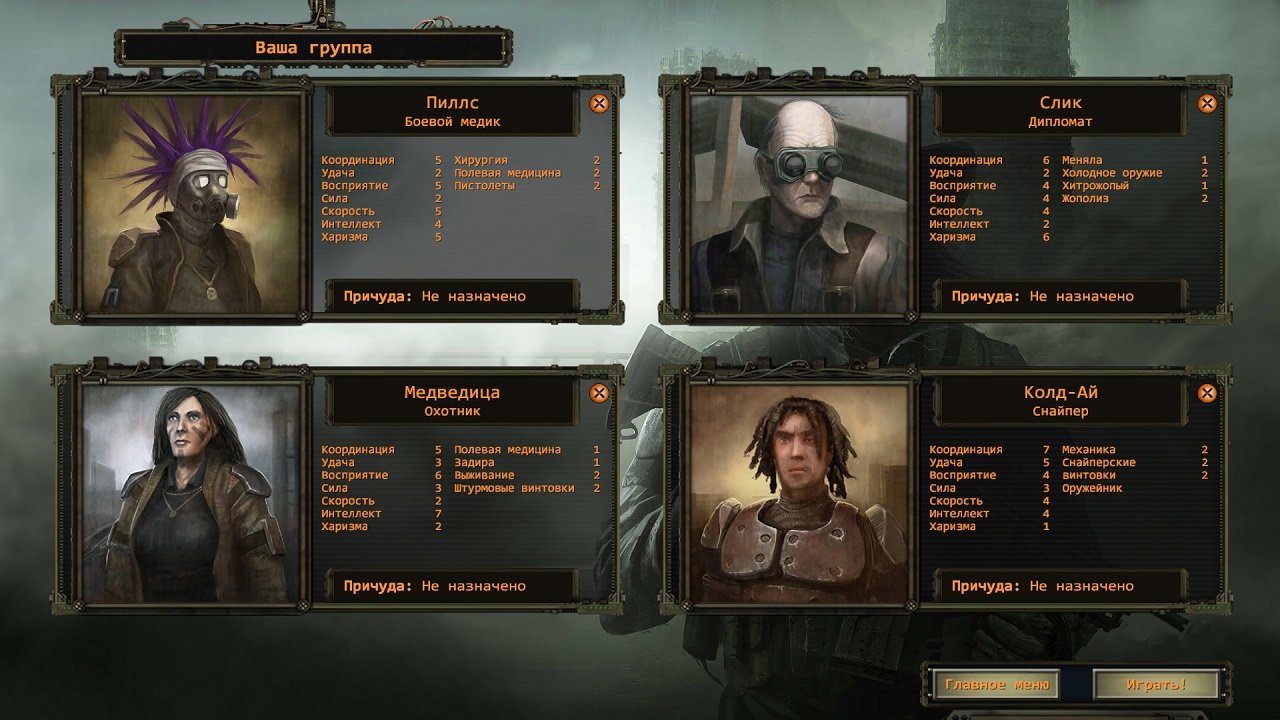Choose a Причуда for Медведица
Image resolution: width=1280 pixels, height=720 pixels.
point(450,585)
